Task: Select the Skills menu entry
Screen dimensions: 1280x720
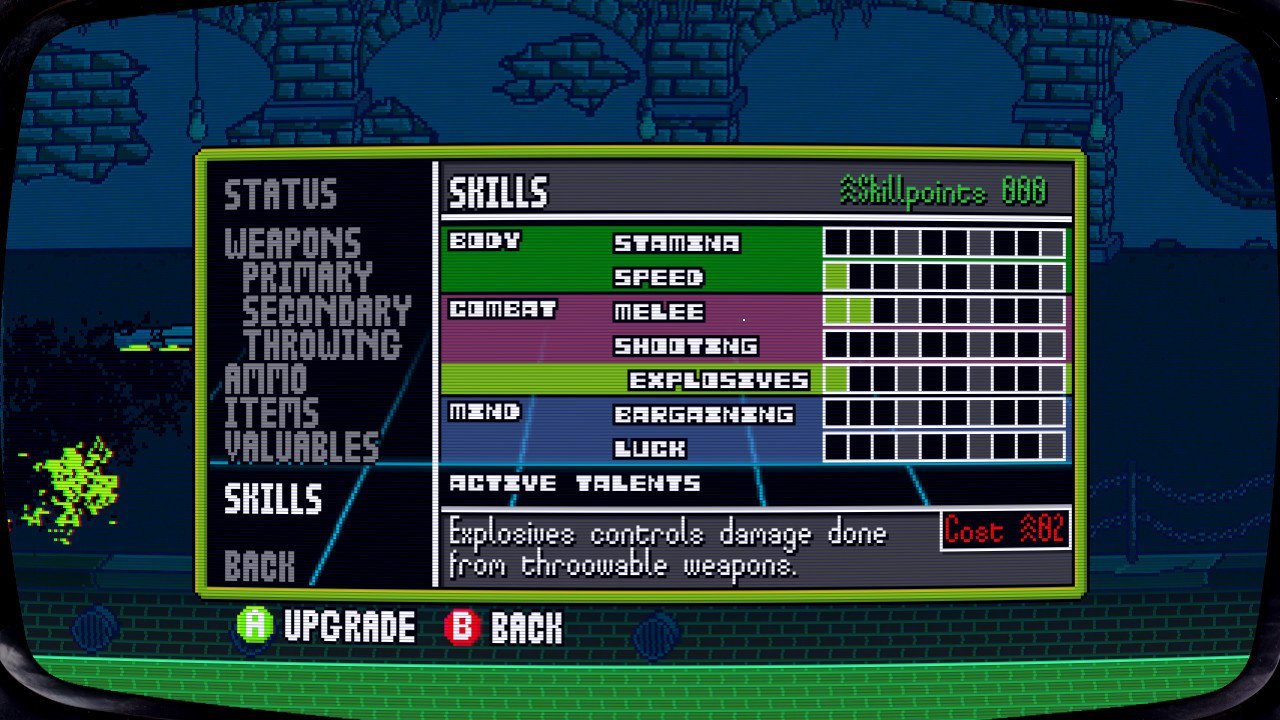Action: click(273, 499)
